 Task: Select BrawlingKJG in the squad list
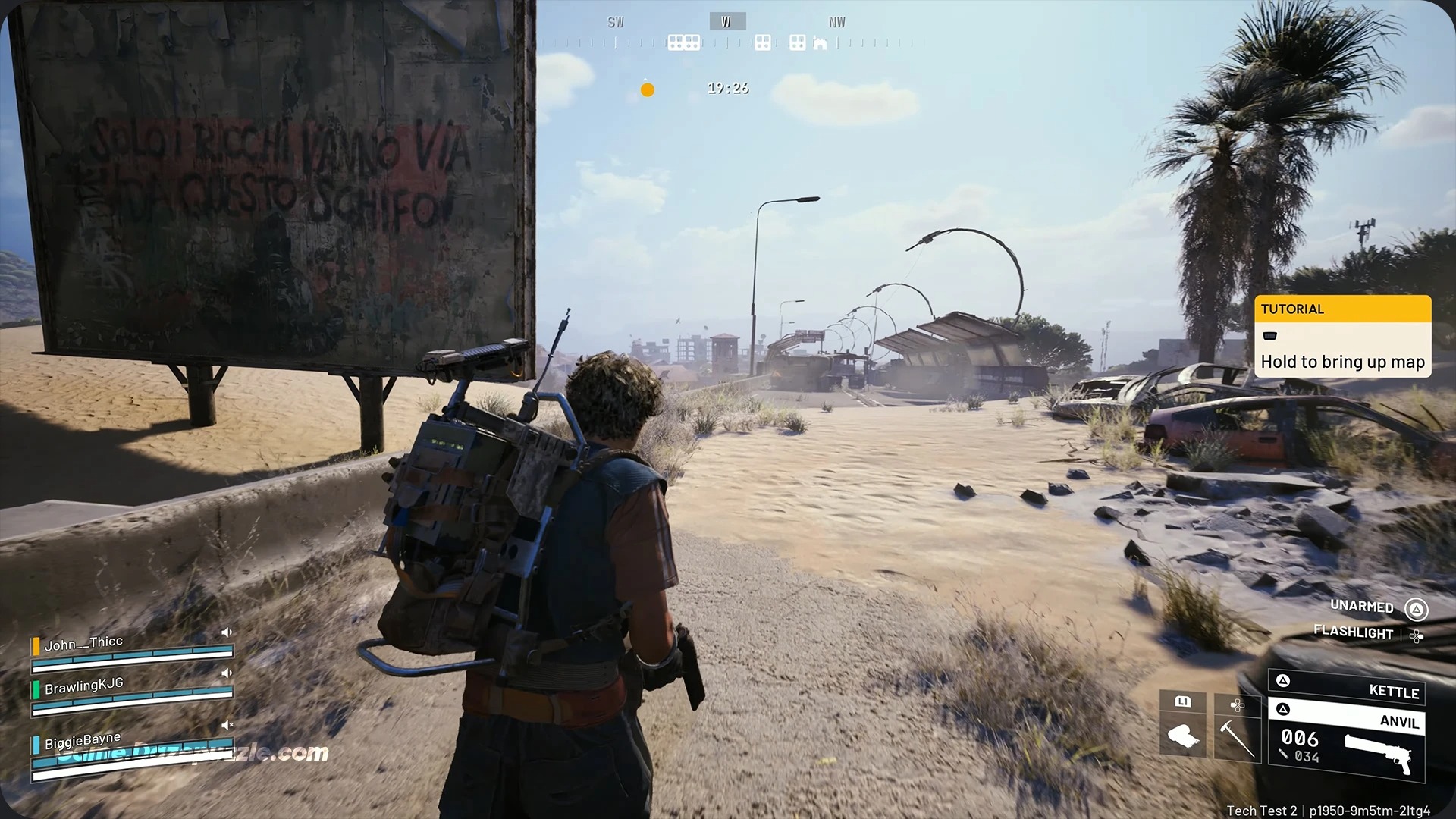point(83,686)
